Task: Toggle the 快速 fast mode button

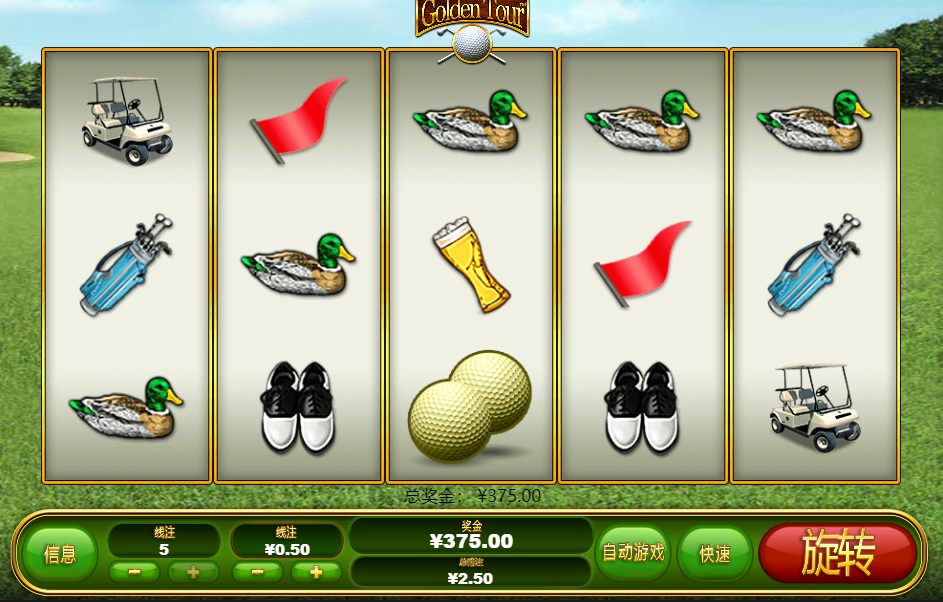Action: point(714,553)
